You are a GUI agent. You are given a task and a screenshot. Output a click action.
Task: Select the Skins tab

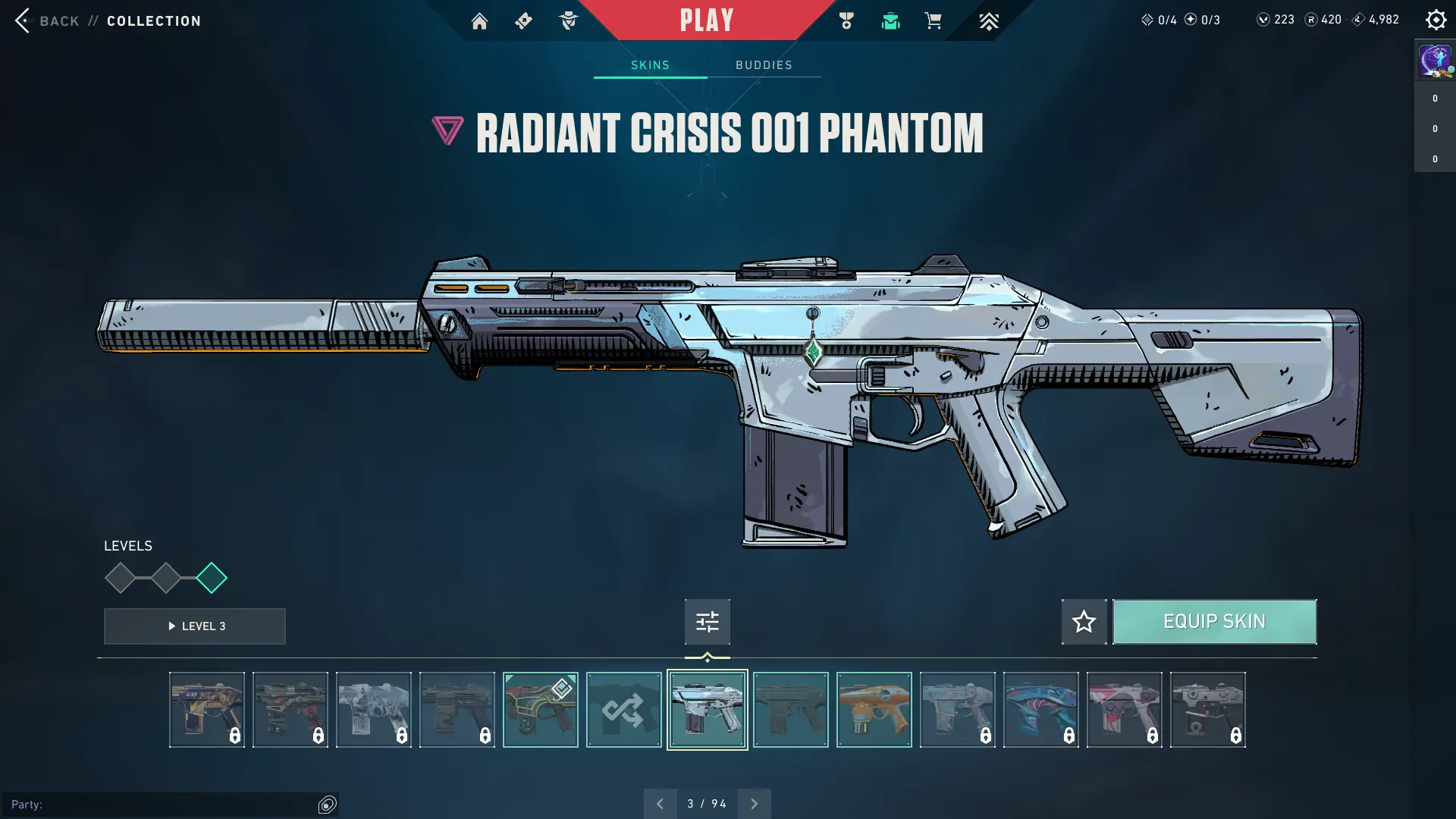pyautogui.click(x=650, y=65)
